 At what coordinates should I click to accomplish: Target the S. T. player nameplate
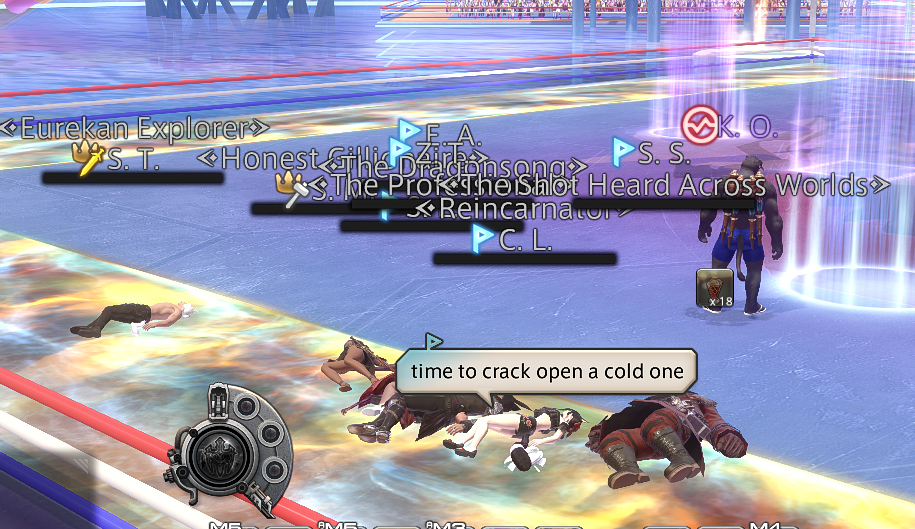[133, 158]
